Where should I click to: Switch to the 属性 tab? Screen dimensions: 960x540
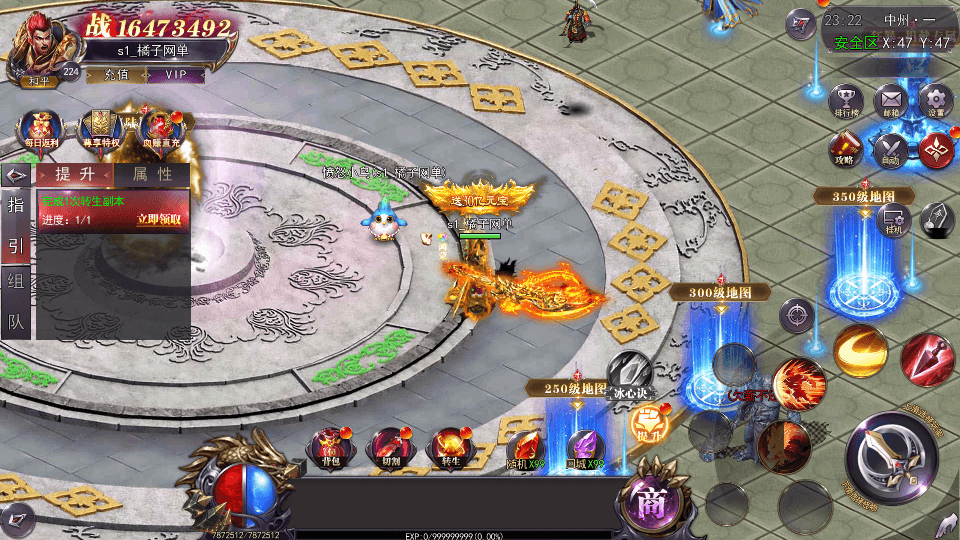click(152, 174)
